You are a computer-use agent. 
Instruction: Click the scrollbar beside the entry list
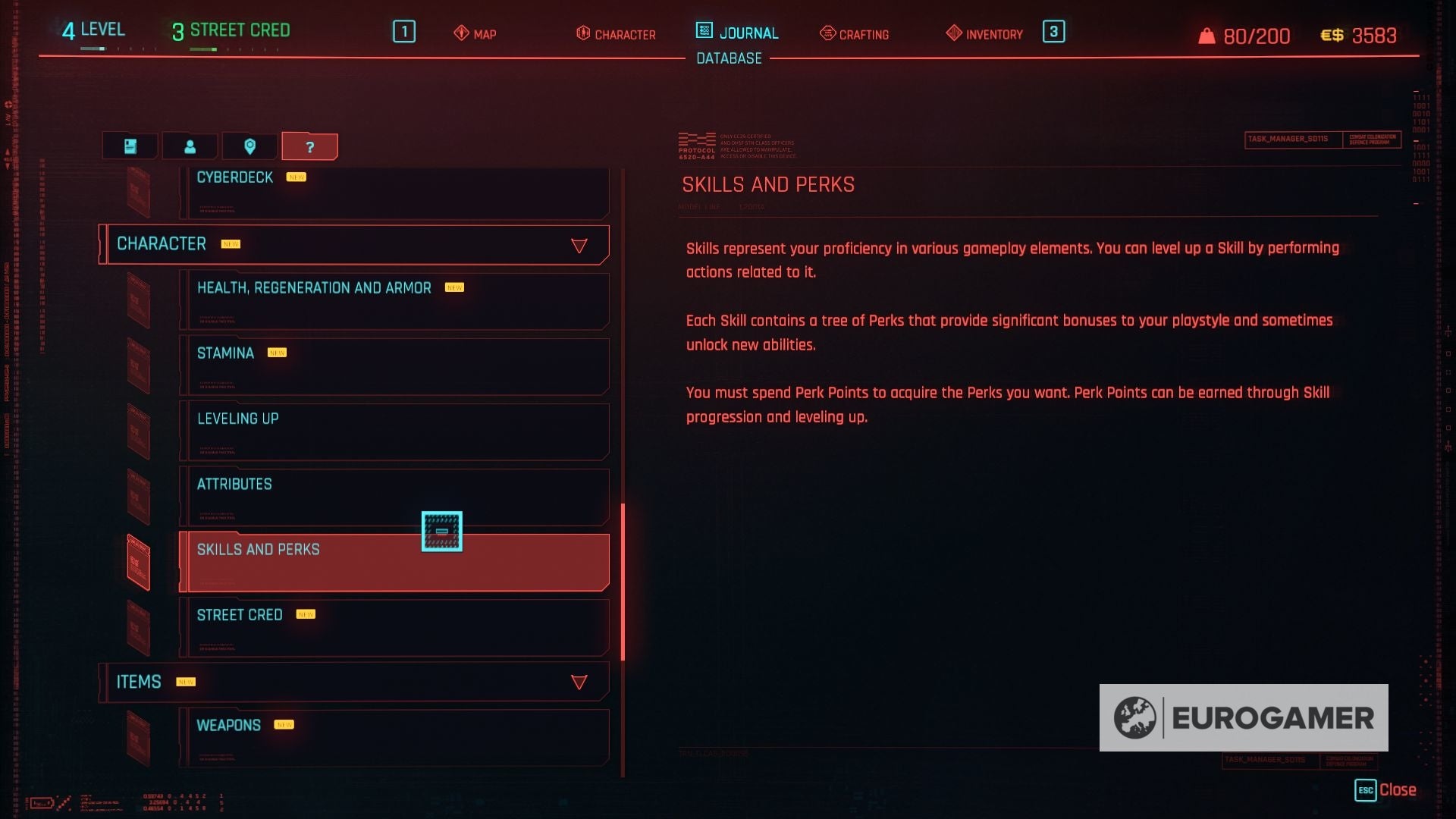(622, 576)
